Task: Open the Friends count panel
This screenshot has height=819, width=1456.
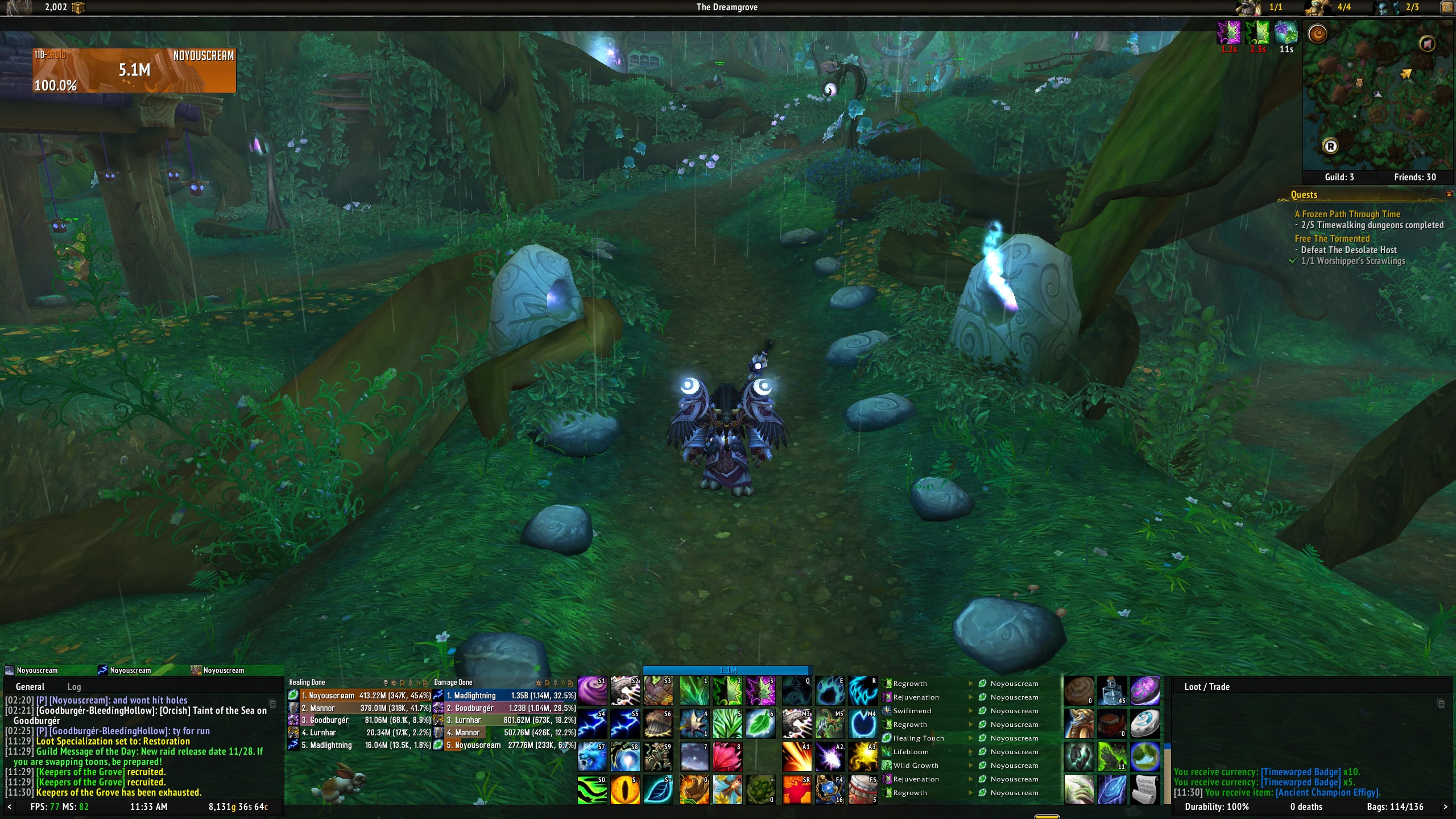Action: point(1414,177)
